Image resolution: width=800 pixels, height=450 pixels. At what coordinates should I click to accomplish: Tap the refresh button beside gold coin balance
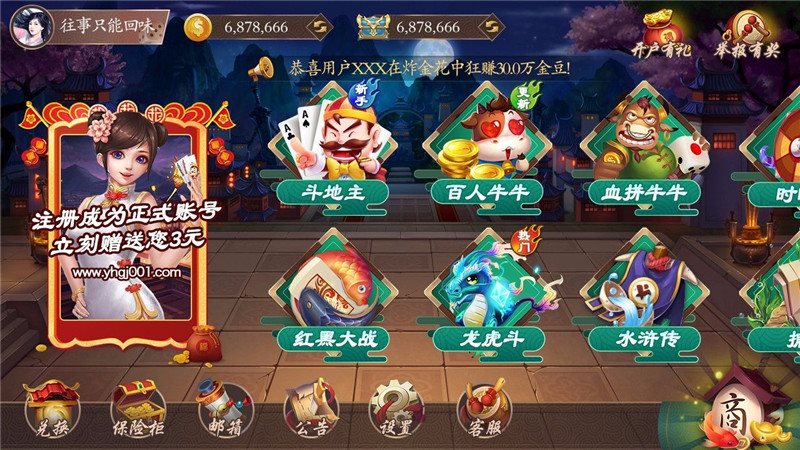point(319,27)
